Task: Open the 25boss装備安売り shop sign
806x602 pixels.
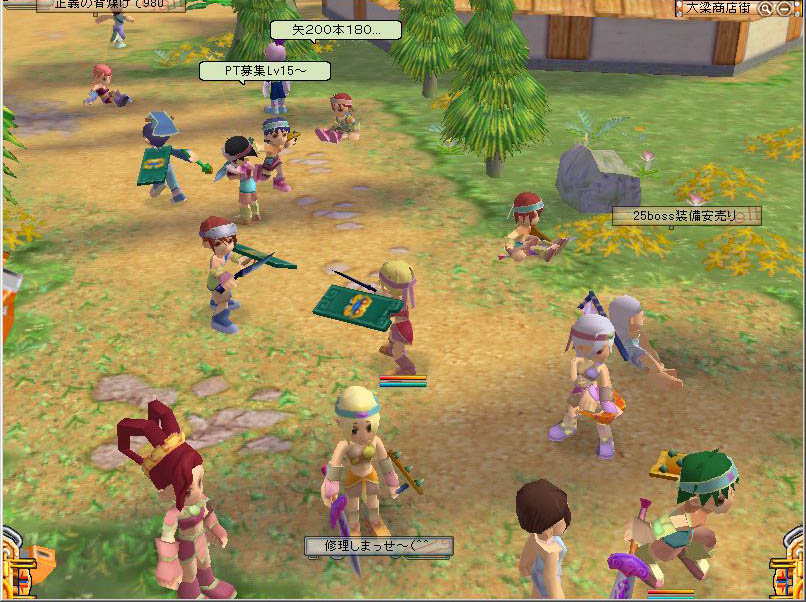Action: tap(686, 216)
